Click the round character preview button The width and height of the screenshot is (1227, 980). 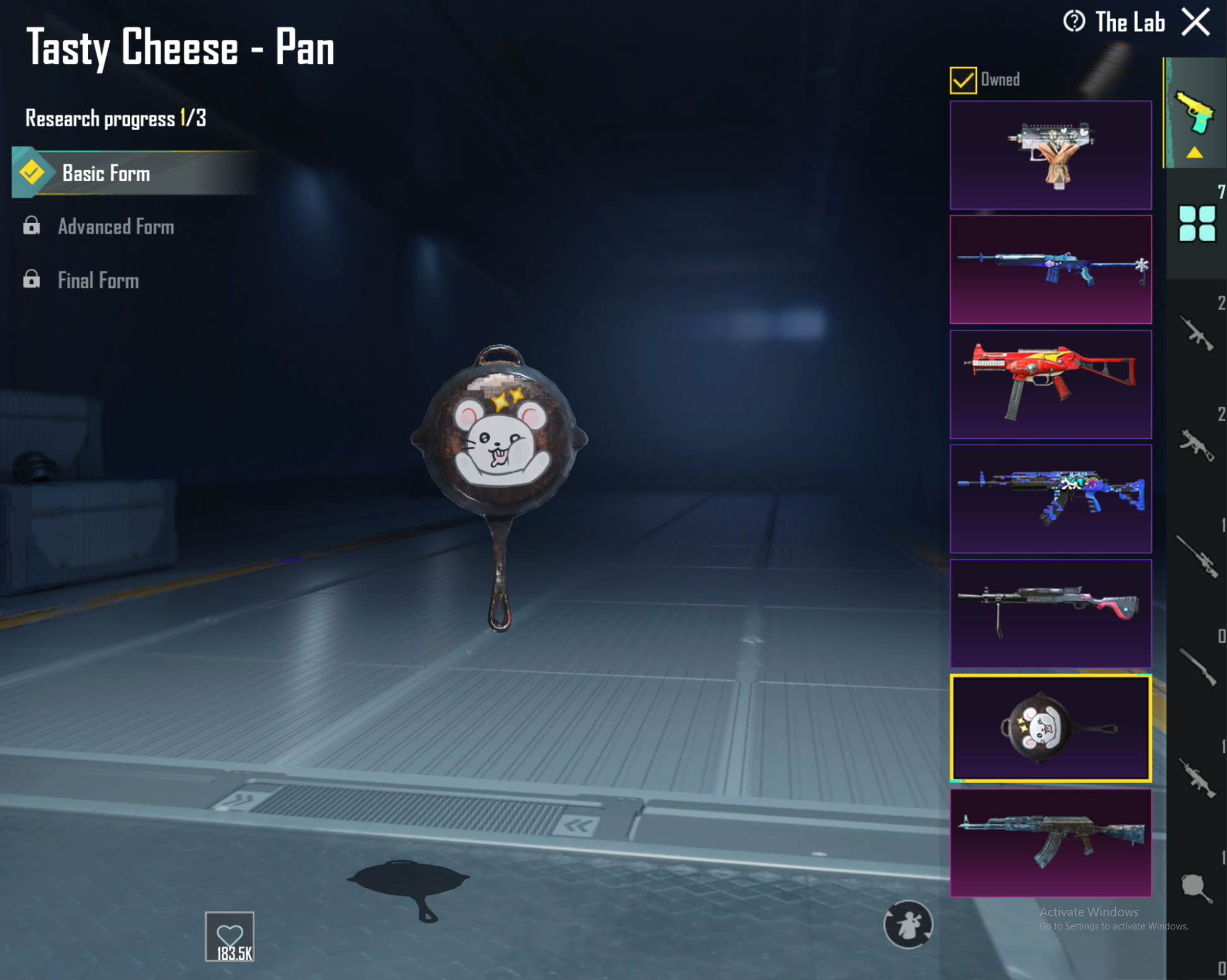tap(907, 924)
